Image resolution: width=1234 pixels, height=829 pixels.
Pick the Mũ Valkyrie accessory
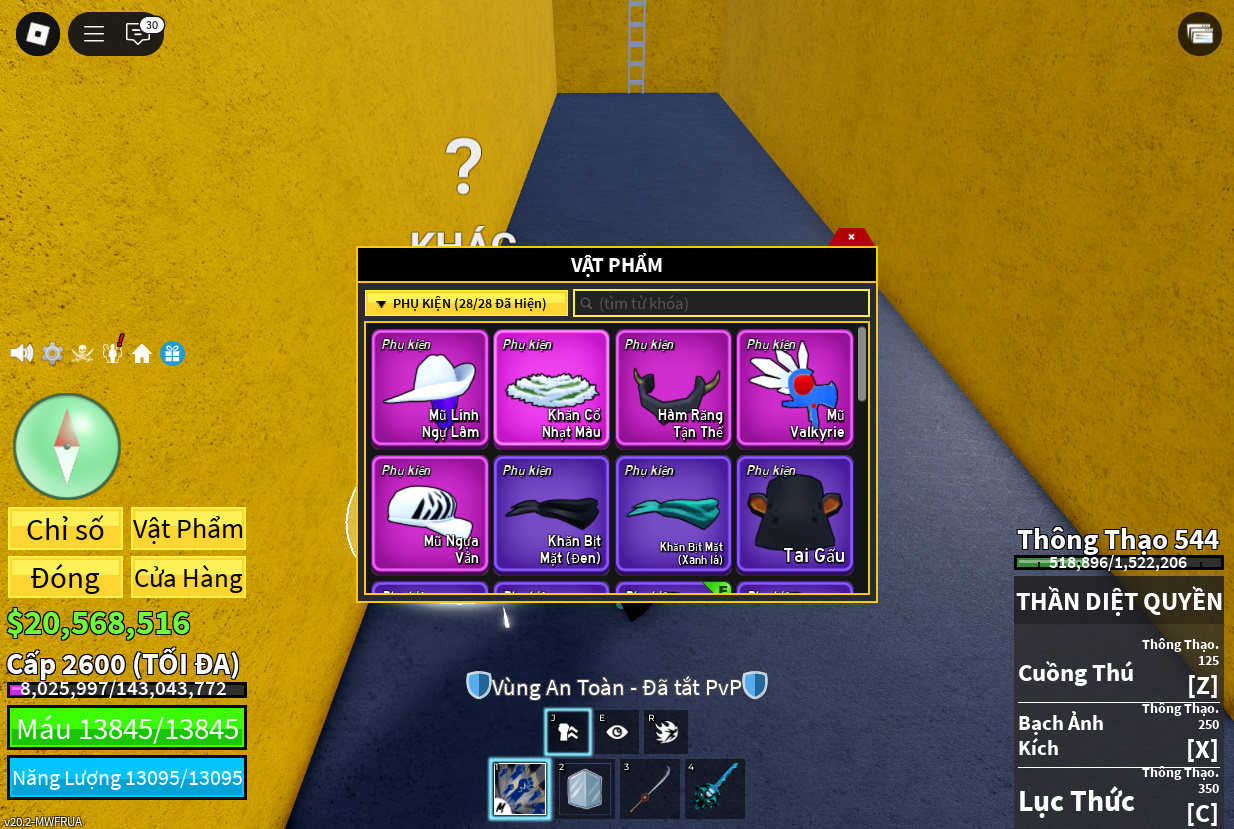point(795,388)
